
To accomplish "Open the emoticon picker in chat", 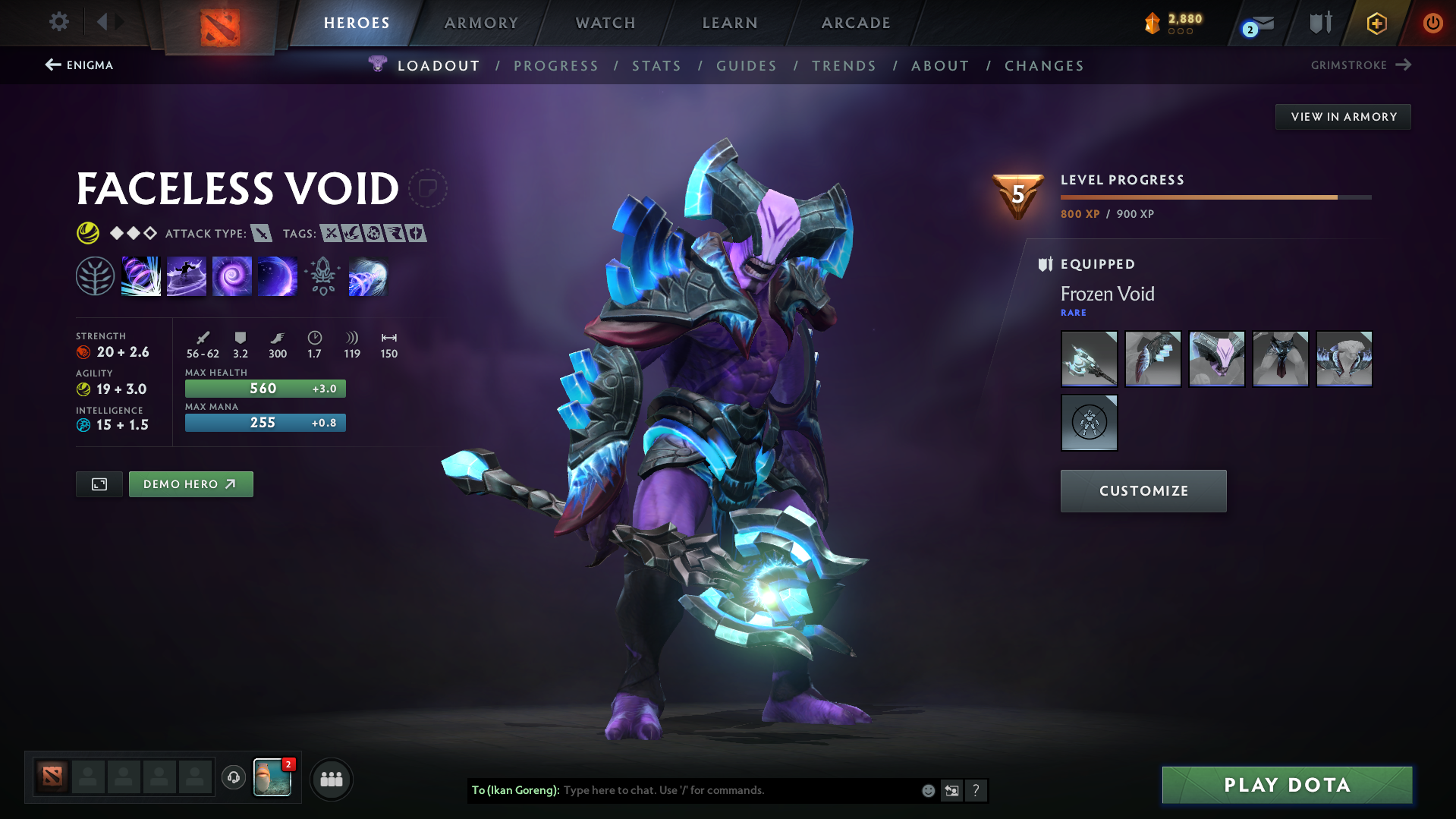I will pos(927,790).
